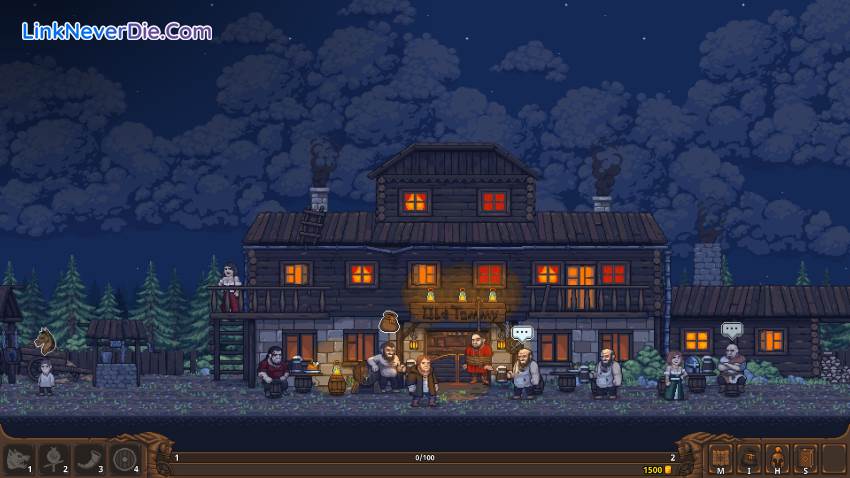Select the mace ability in slot 2

[x=54, y=459]
